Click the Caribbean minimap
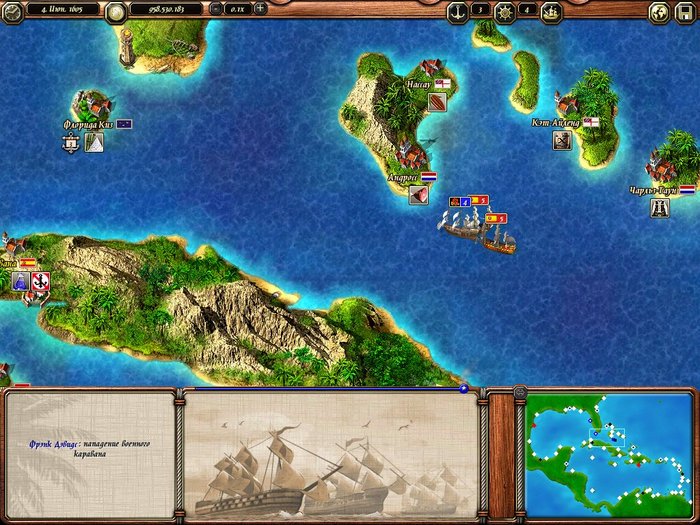The width and height of the screenshot is (700, 525). [606, 455]
